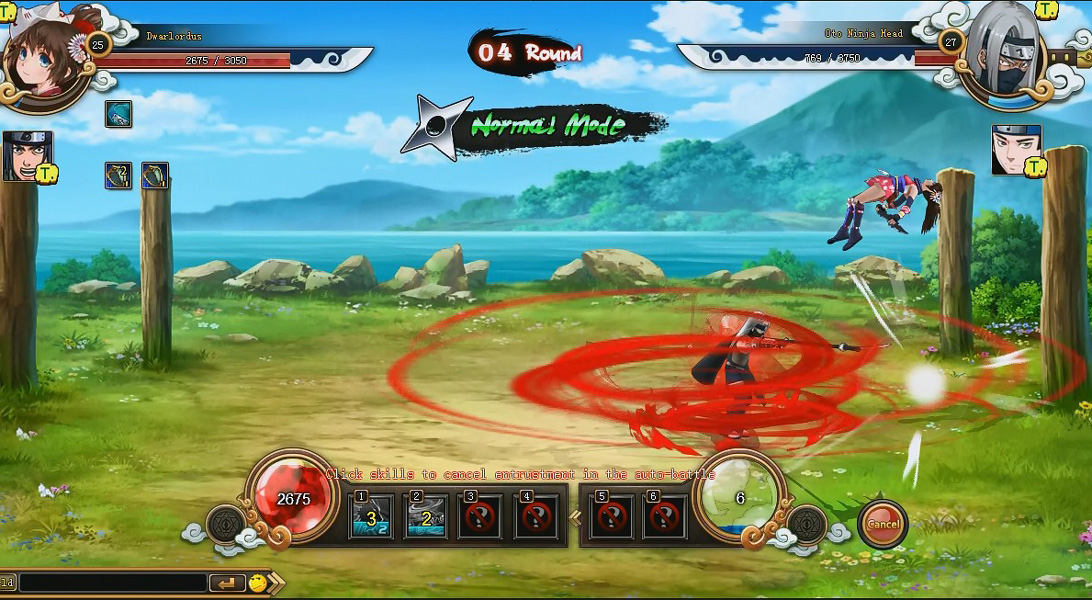This screenshot has width=1092, height=600.
Task: Expand chat panel using the gold double-arrow
Action: point(277,583)
